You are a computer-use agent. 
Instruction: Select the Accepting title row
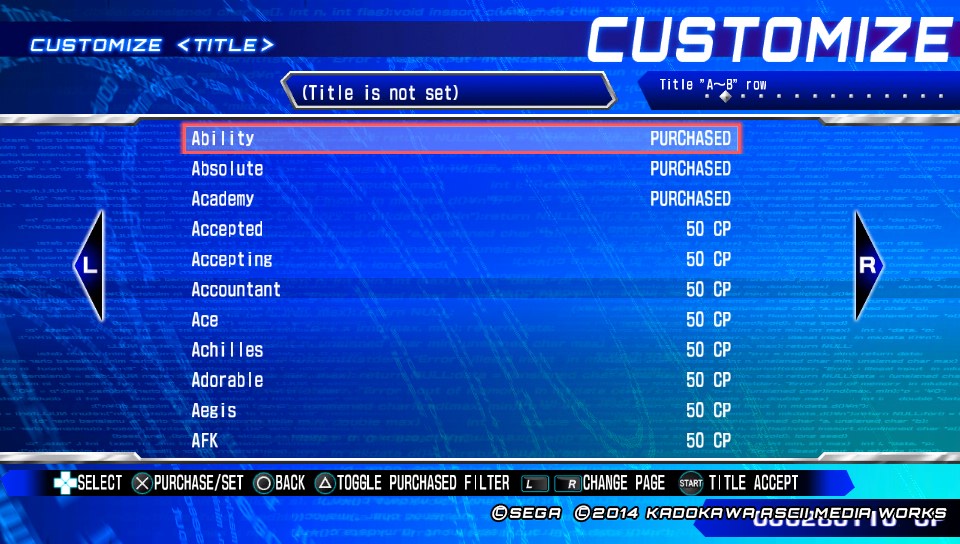(461, 259)
